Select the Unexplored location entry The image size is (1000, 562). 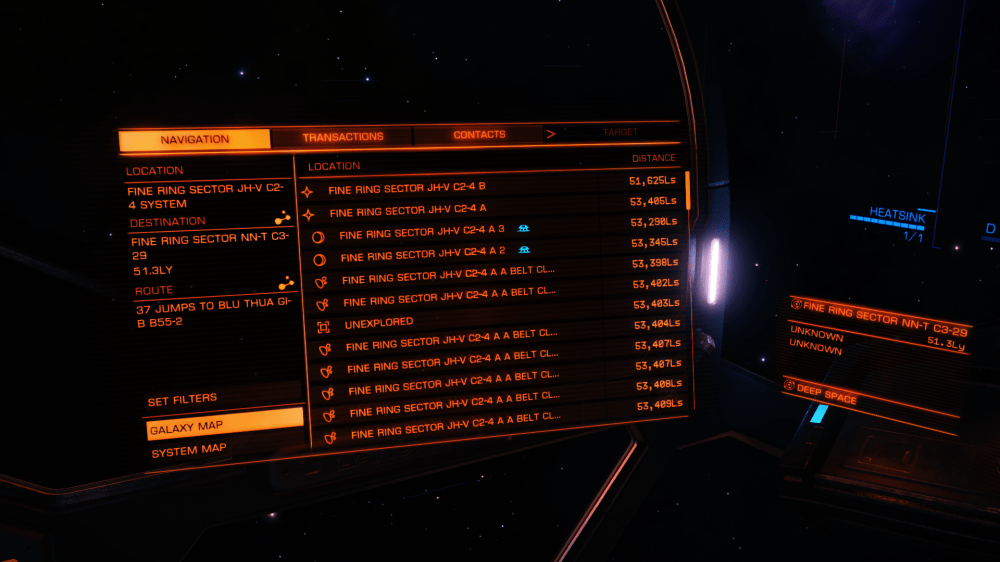click(x=379, y=324)
